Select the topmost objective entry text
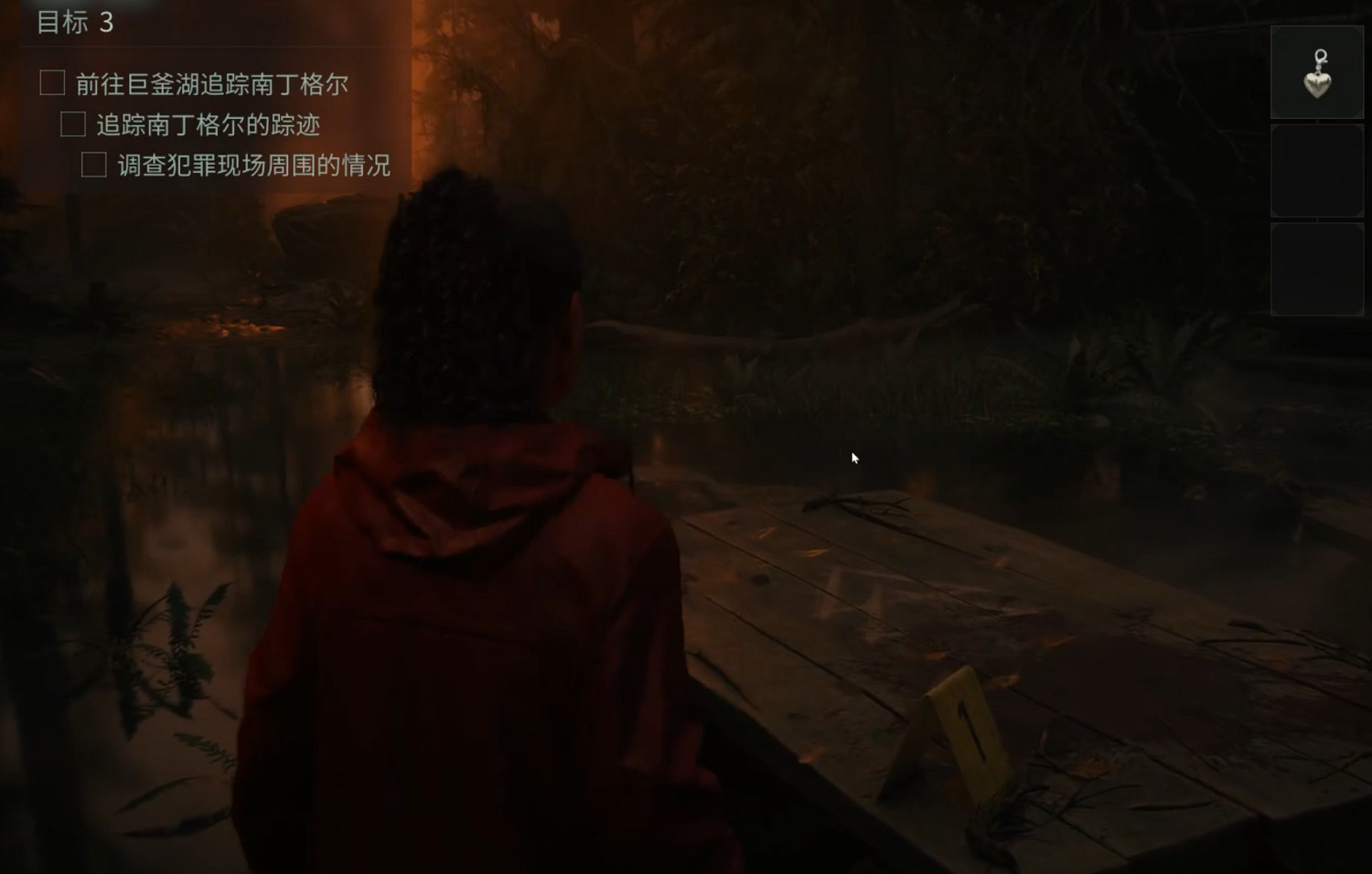This screenshot has width=1372, height=874. [215, 83]
